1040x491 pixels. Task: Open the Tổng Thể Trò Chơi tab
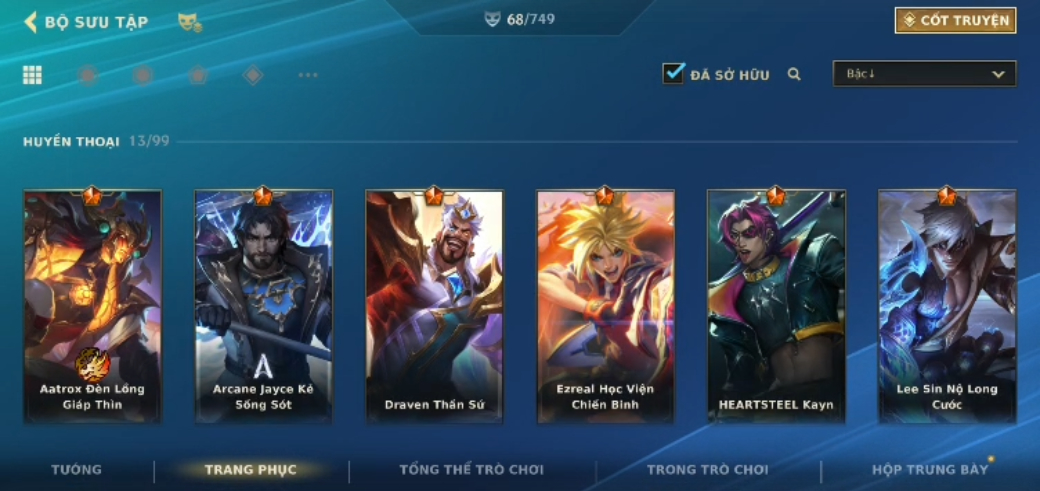[x=471, y=469]
